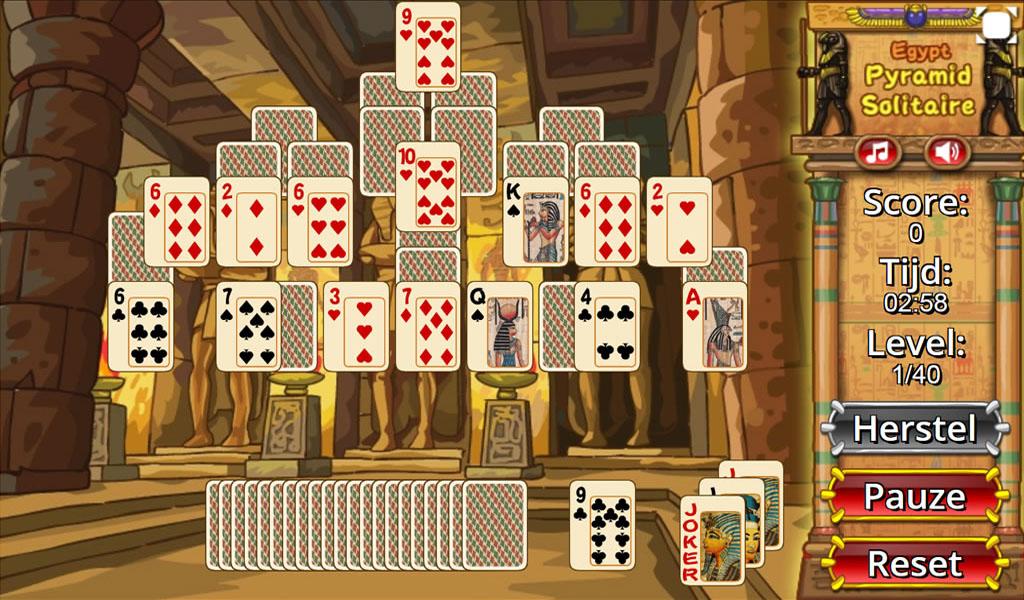Use the Joker card
This screenshot has height=600, width=1024.
point(712,540)
